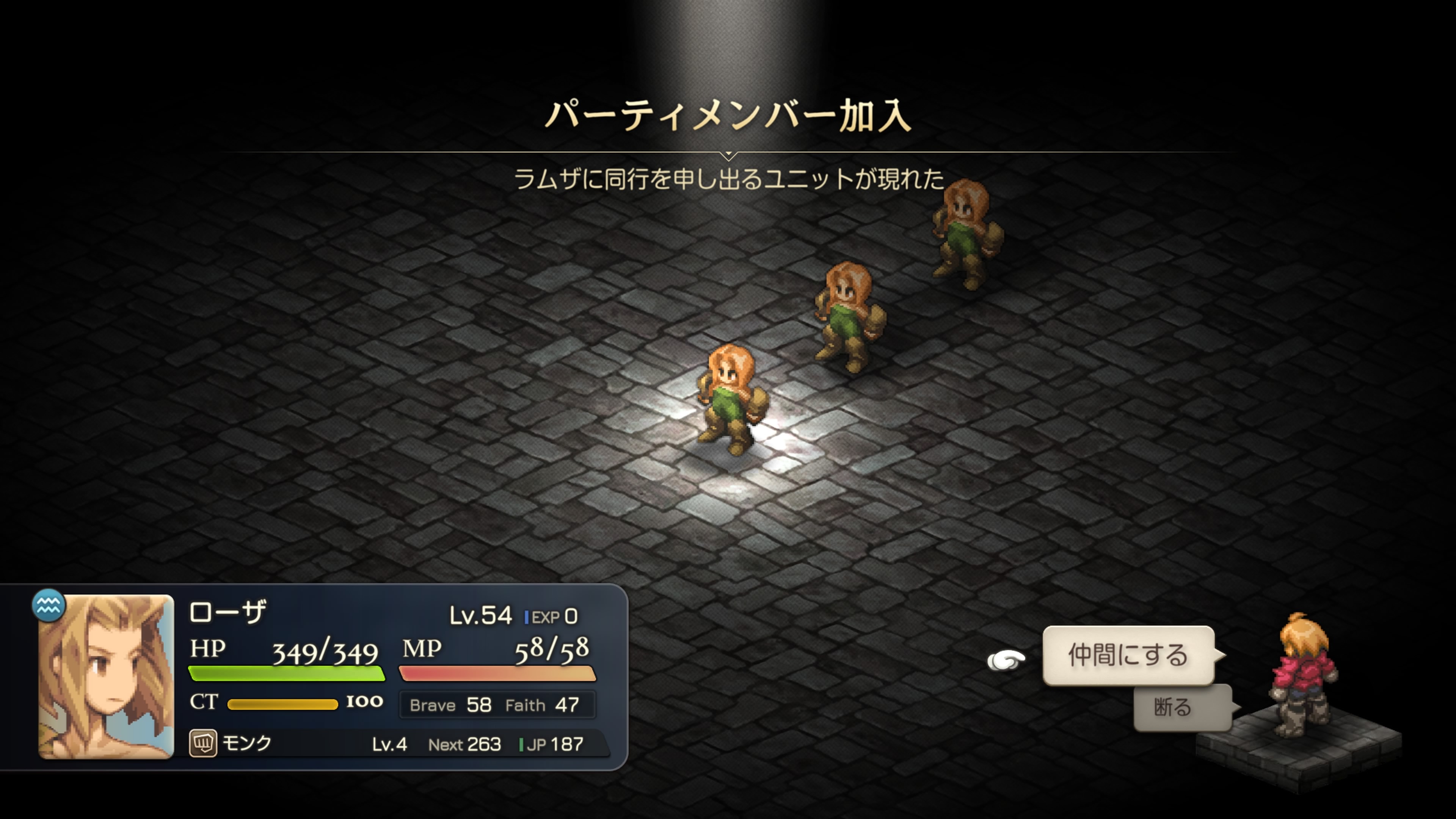
Task: Click the Aquarius zodiac sign icon
Action: (48, 606)
